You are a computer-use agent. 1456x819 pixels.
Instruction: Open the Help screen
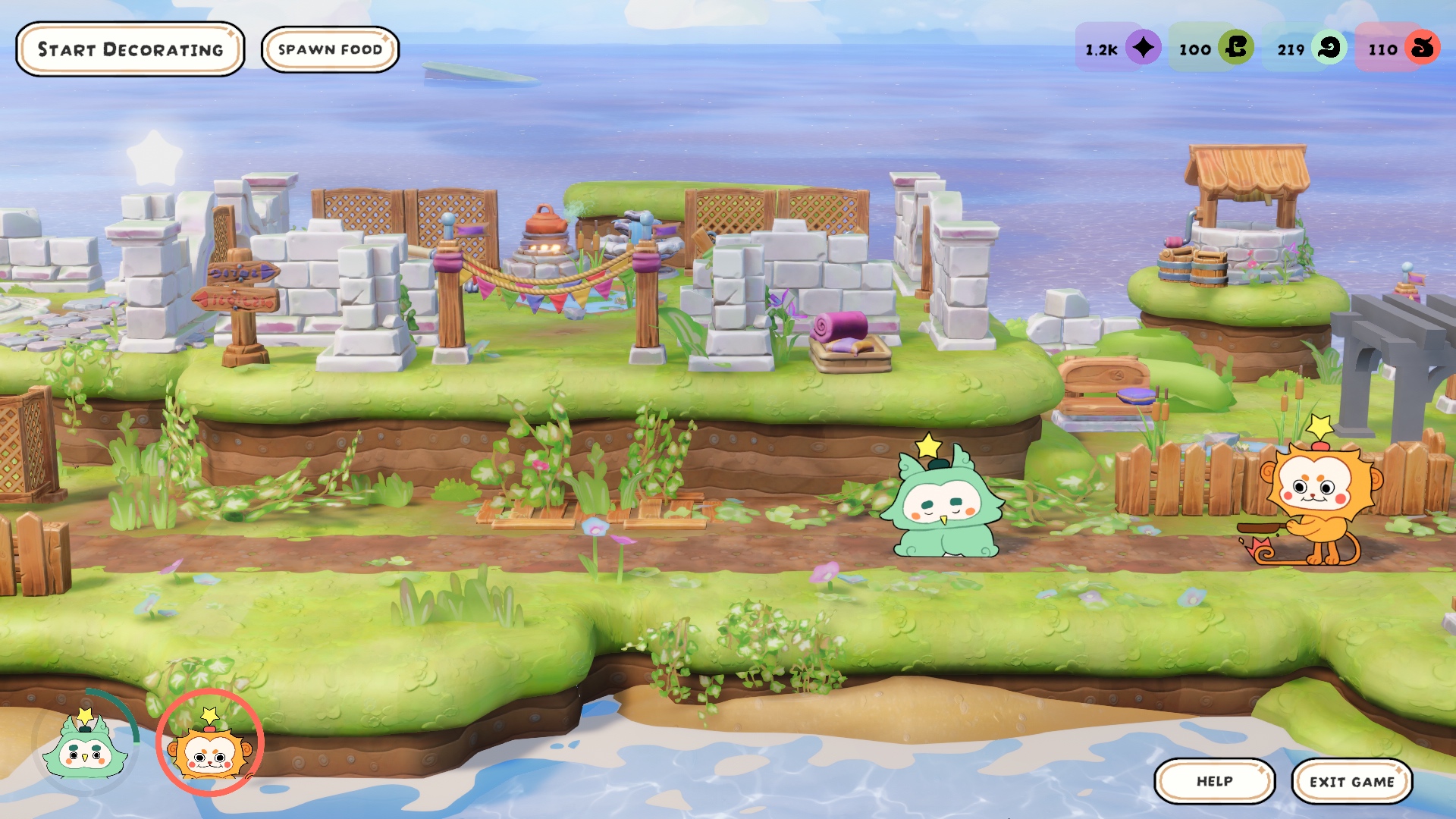pos(1214,781)
